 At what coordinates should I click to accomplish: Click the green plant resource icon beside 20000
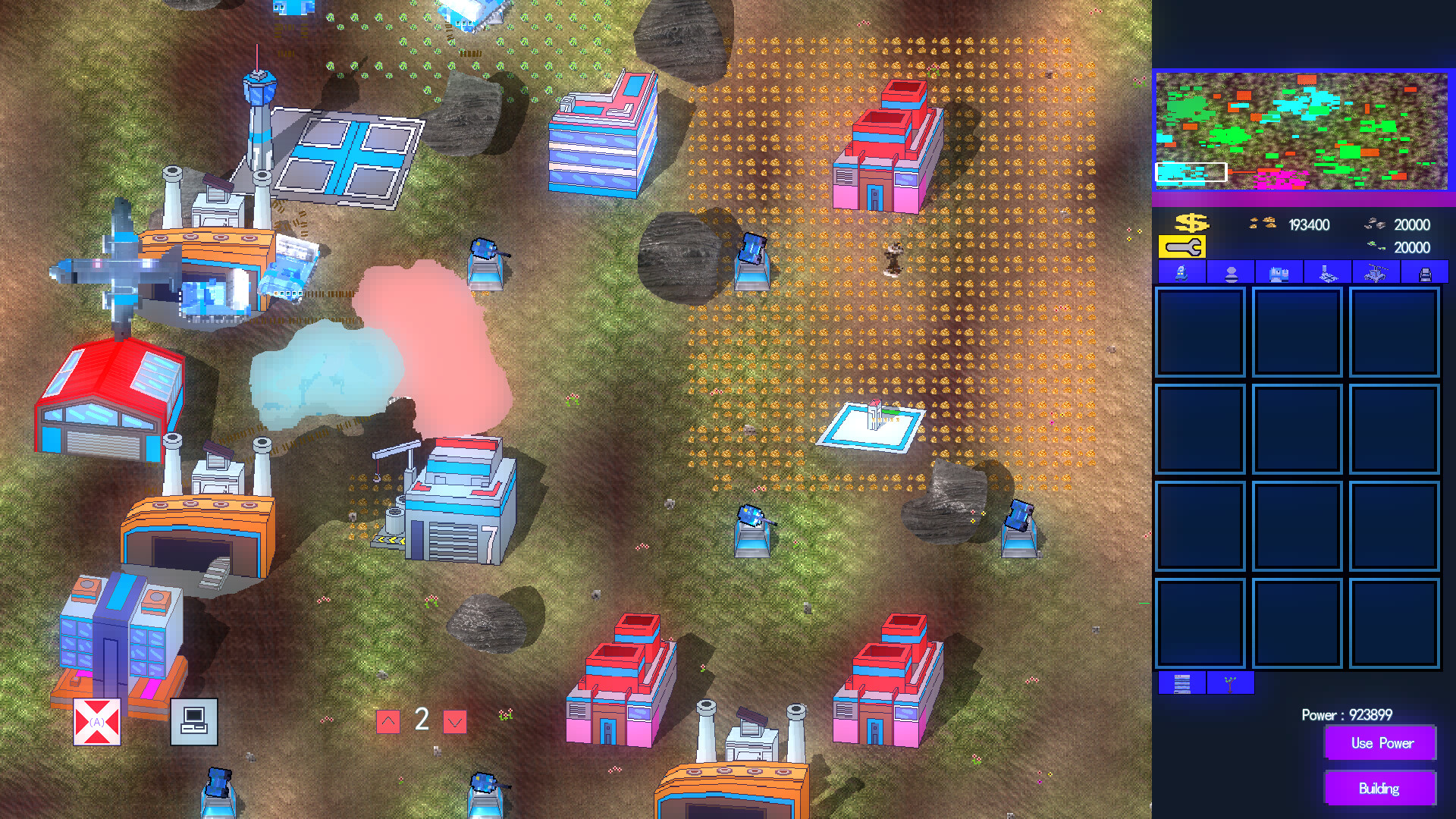(x=1376, y=245)
